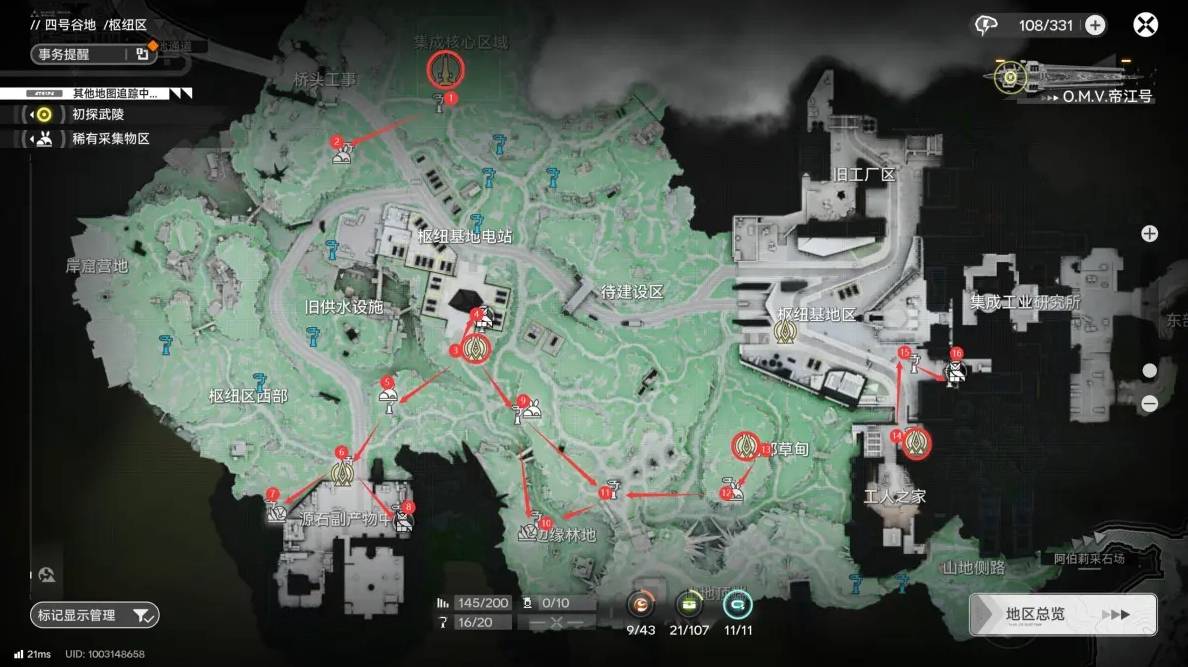1188x667 pixels.
Task: Select the 枢纽基地区 base teleport marker
Action: [786, 323]
